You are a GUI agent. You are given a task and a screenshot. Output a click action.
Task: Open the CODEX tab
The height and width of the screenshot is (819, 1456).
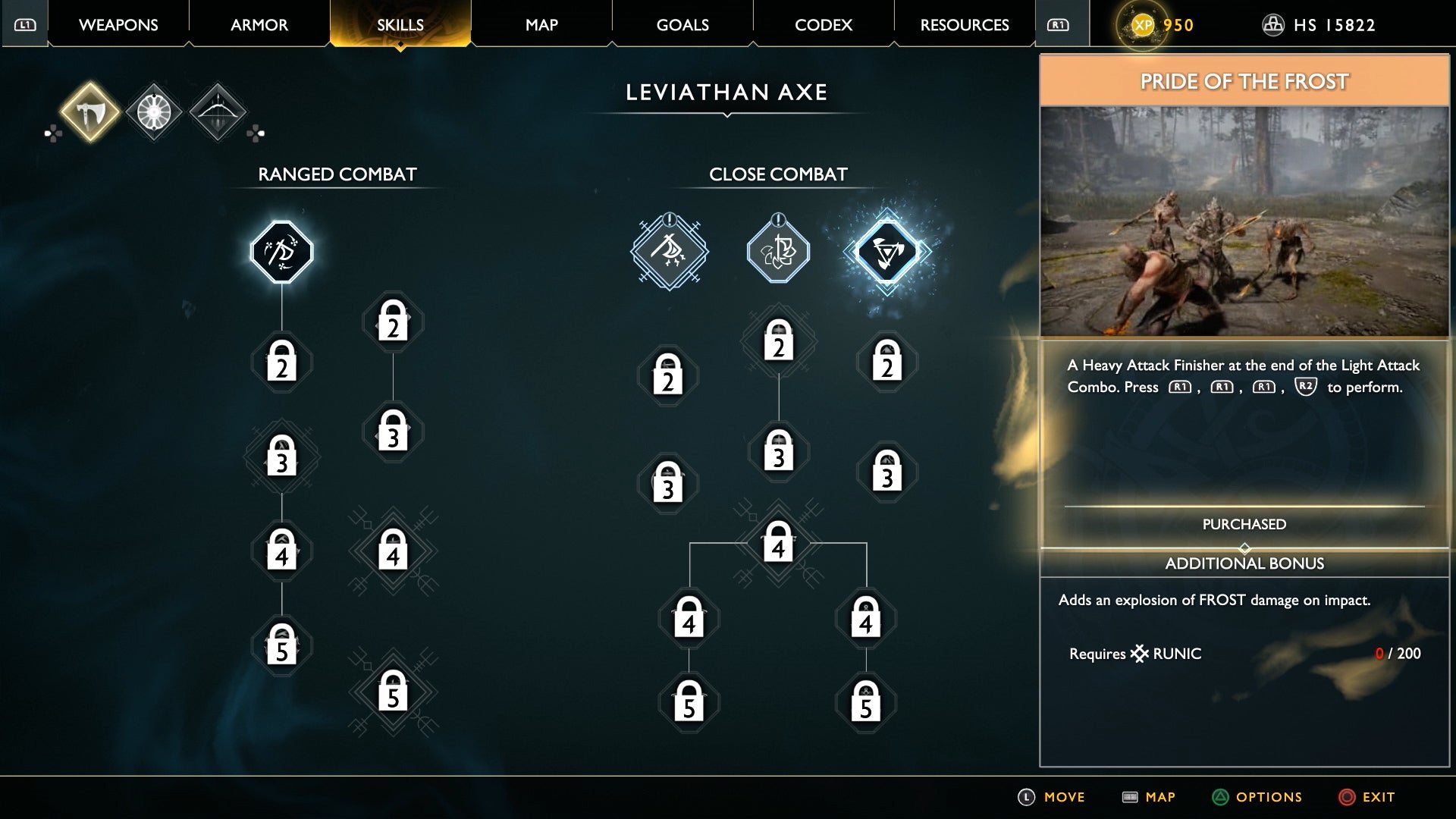(x=822, y=24)
